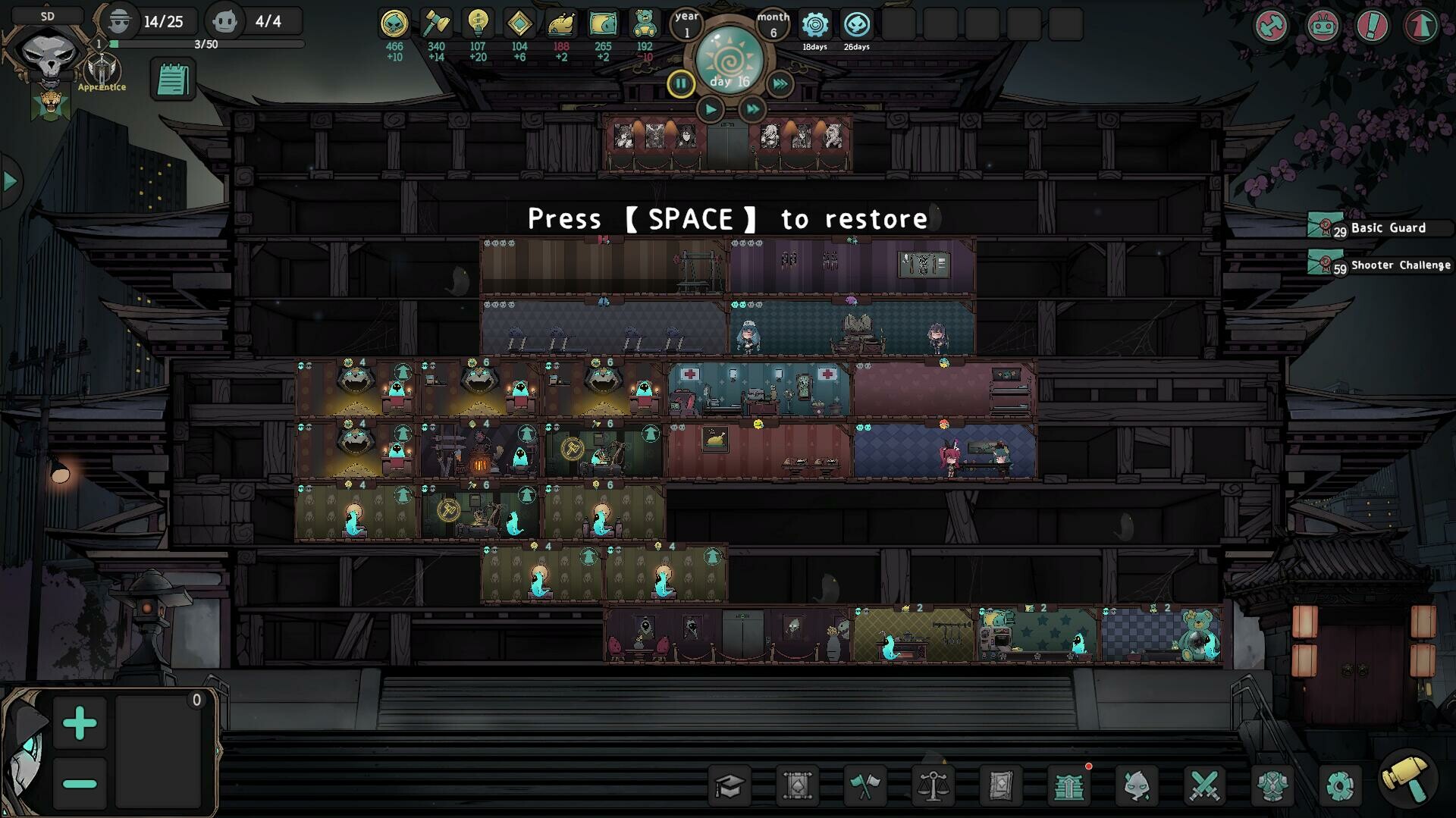Viewport: 1456px width, 818px height.
Task: Click the gear settings icon in bottom toolbar
Action: click(1341, 785)
